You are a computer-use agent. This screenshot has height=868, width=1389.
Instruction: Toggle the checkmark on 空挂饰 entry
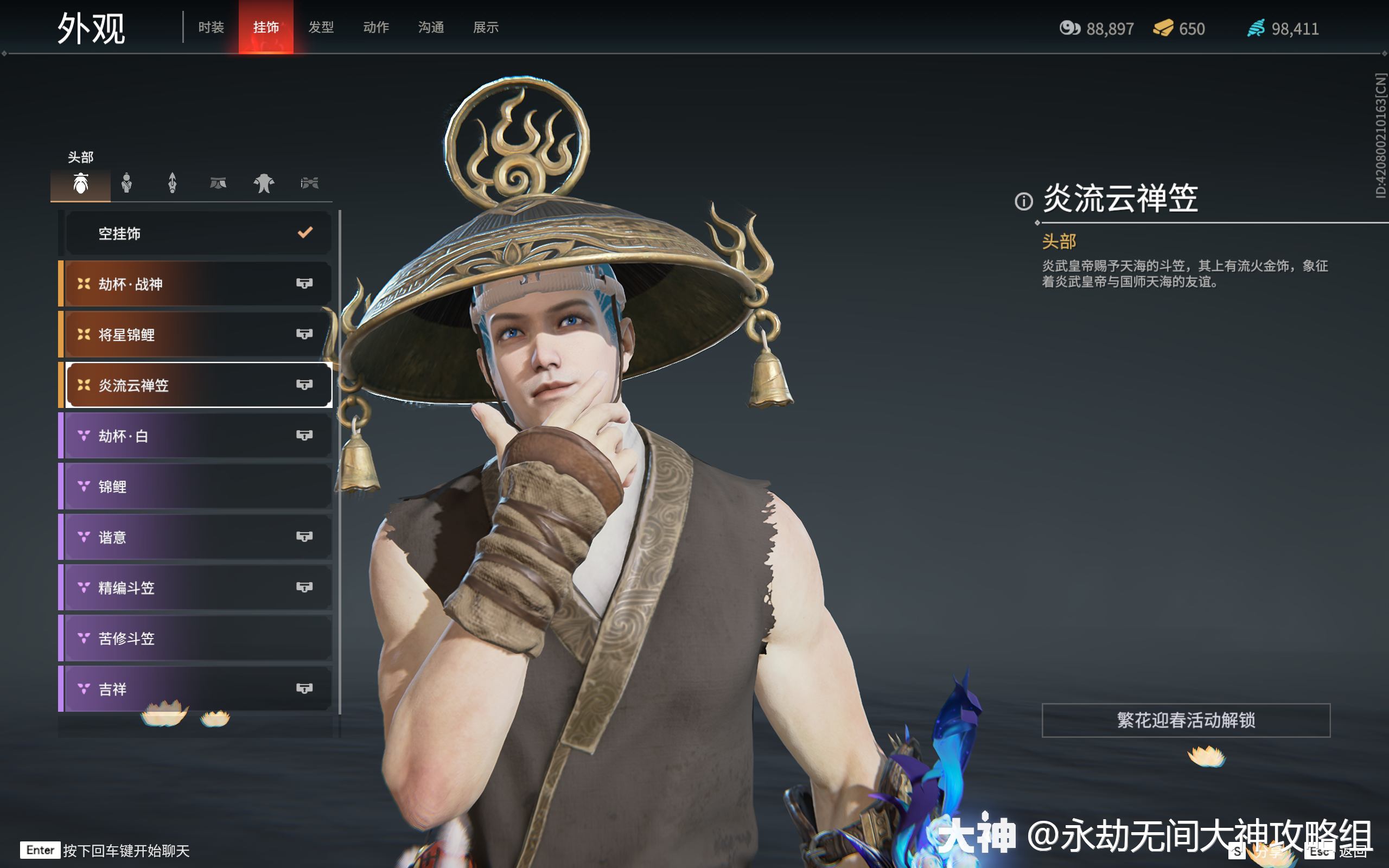tap(305, 233)
